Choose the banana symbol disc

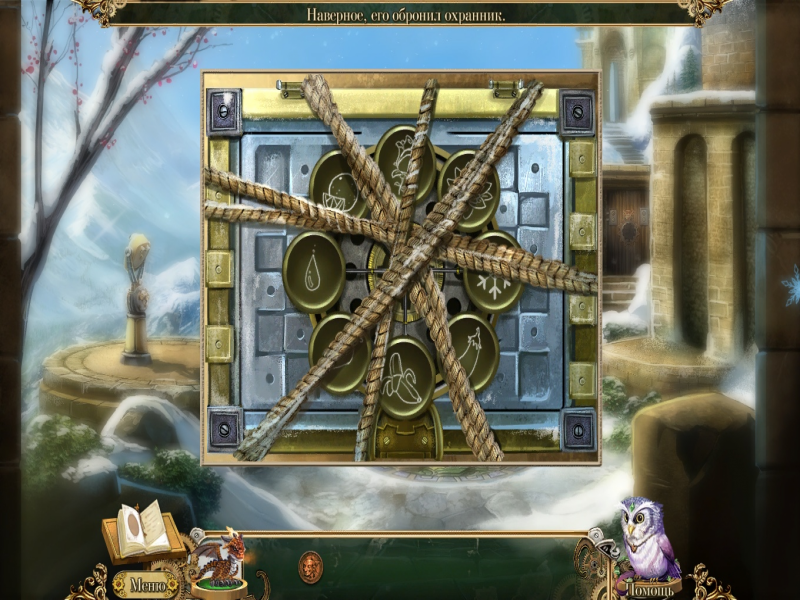tap(405, 375)
